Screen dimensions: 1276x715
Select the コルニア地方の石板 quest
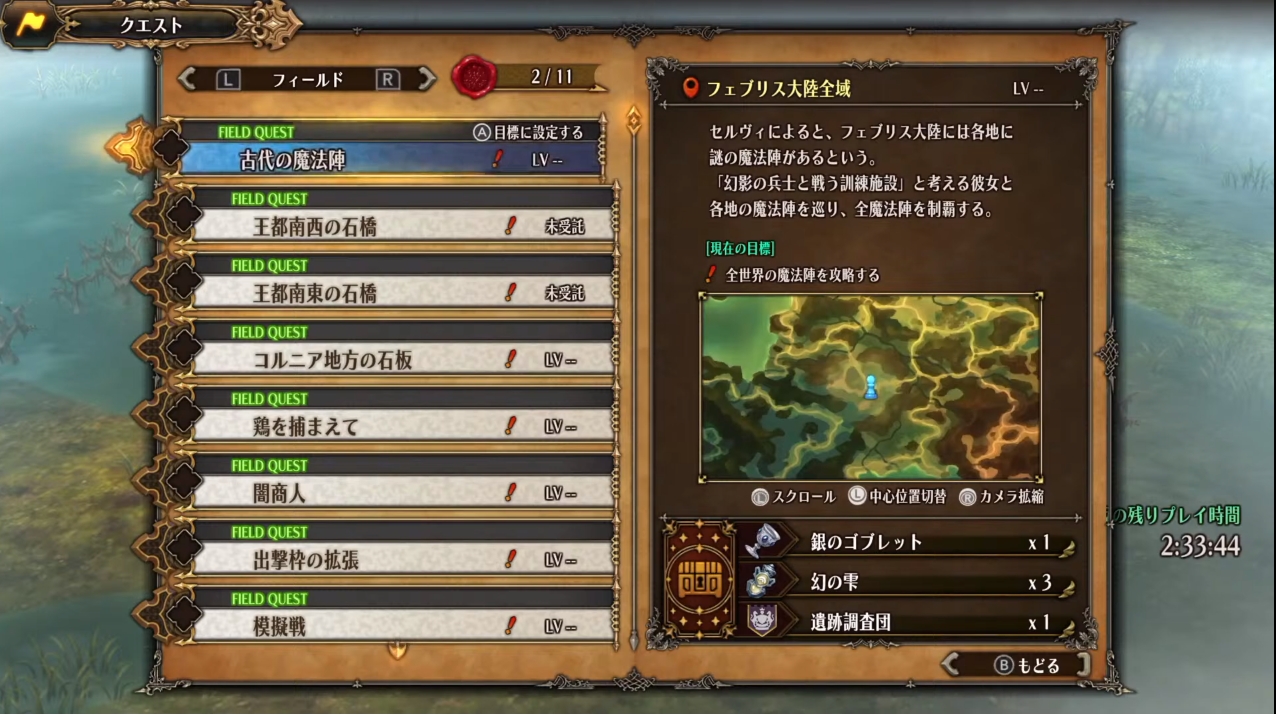coord(400,360)
